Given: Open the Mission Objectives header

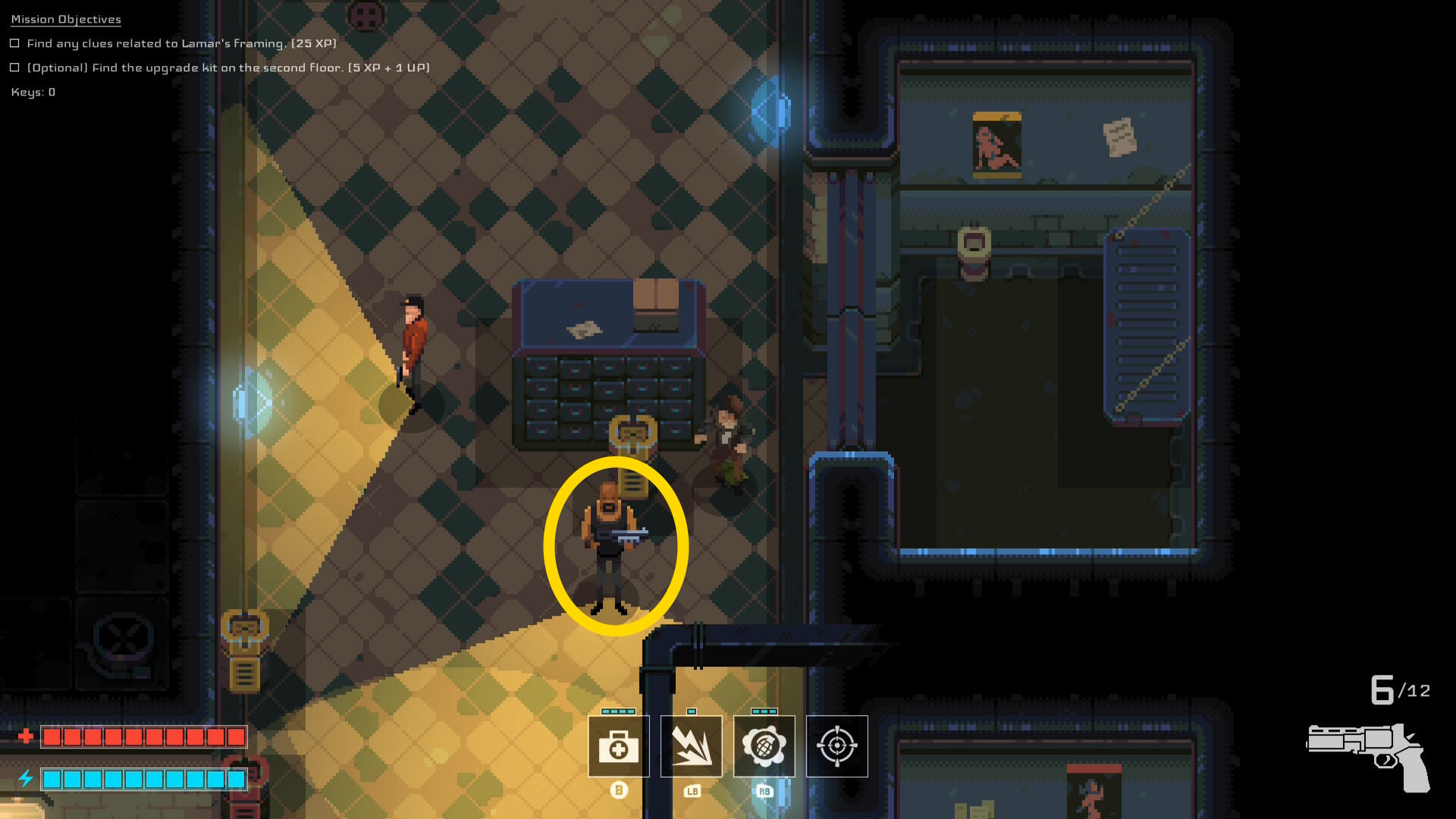Looking at the screenshot, I should click(x=66, y=20).
